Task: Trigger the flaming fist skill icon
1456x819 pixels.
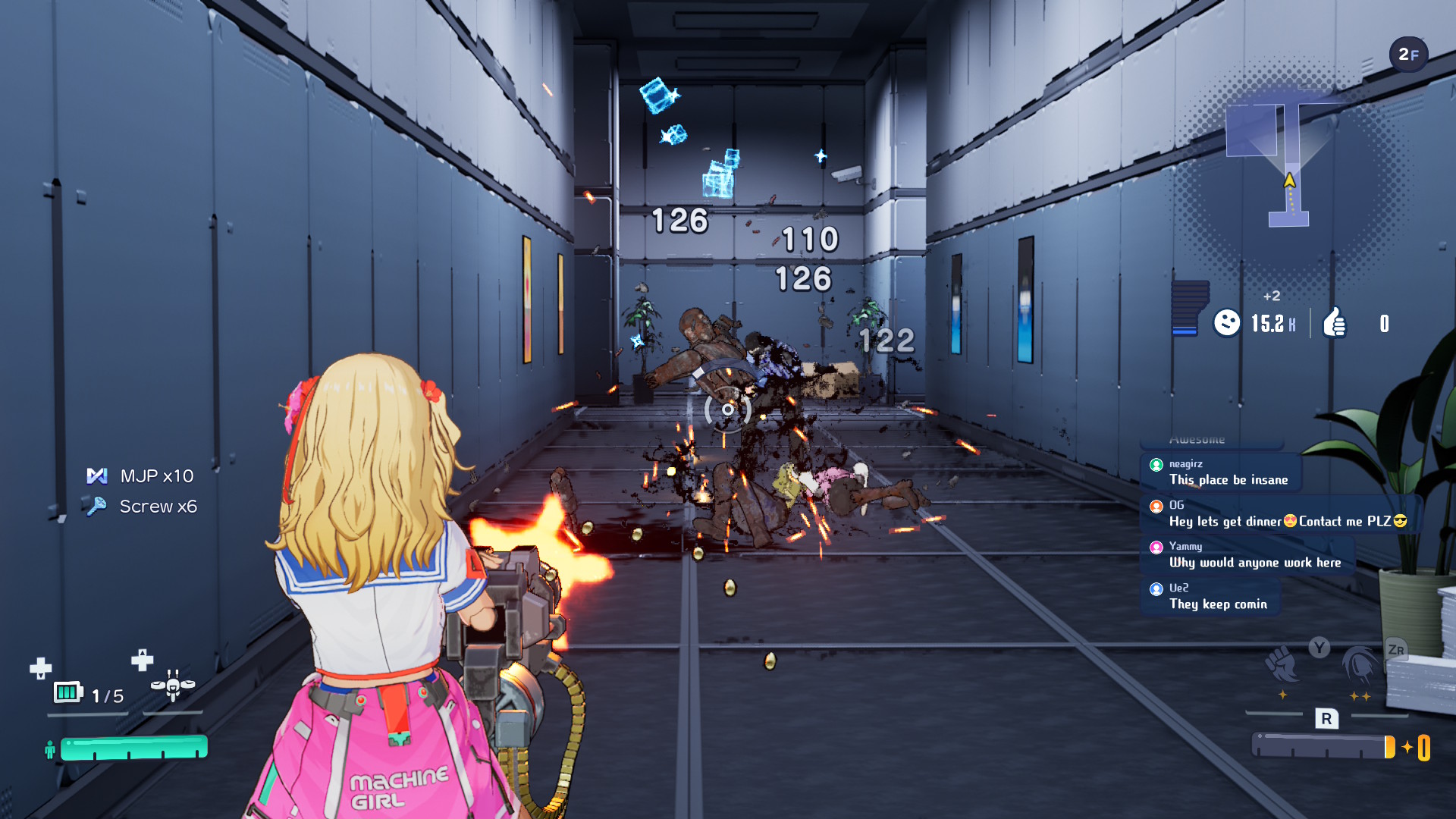Action: 1282,665
